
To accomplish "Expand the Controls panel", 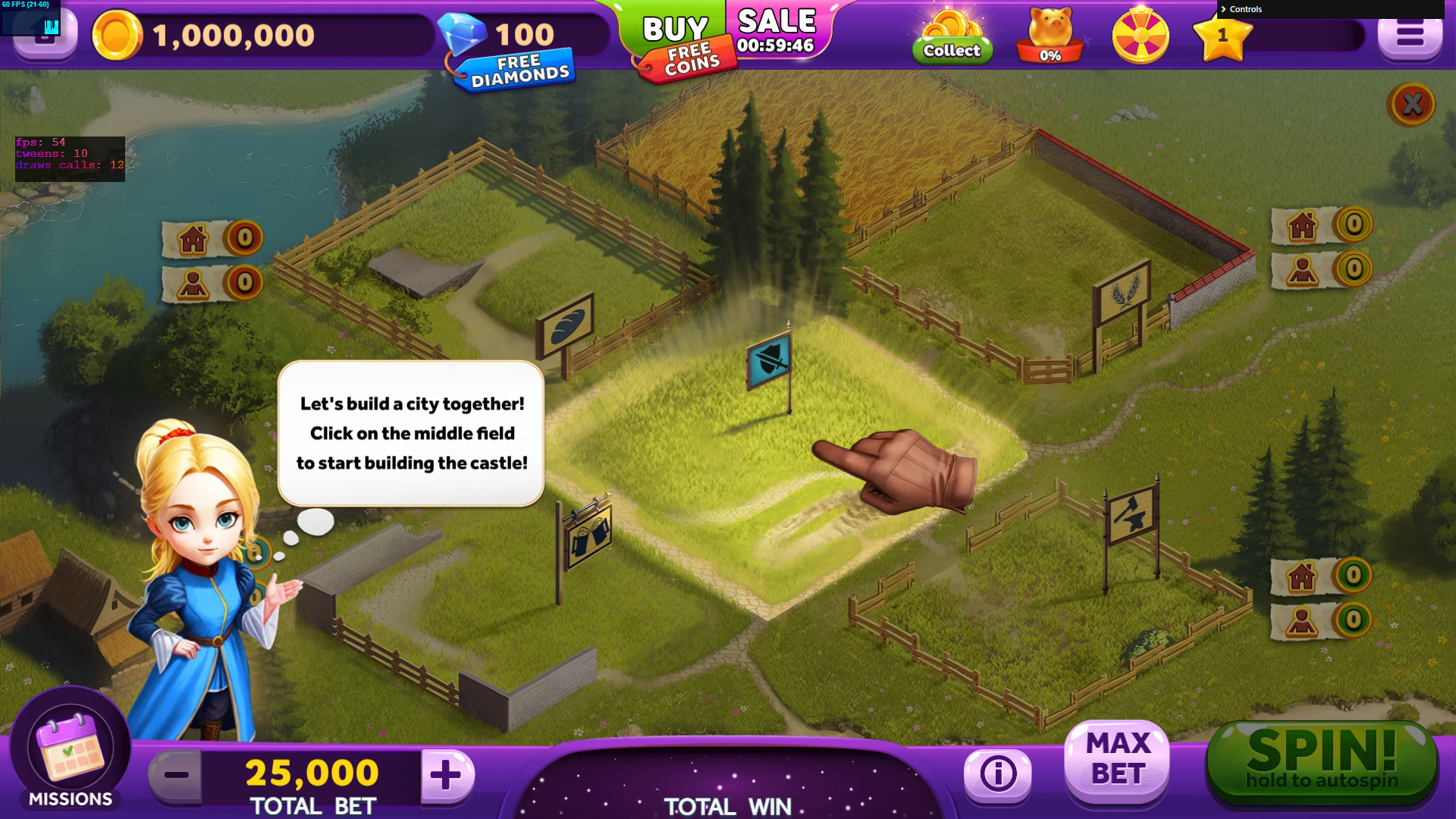I will (1245, 9).
